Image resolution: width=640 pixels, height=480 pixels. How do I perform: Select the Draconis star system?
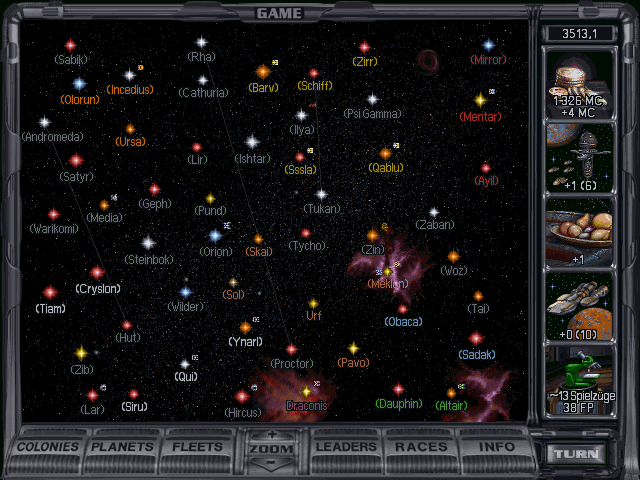pos(306,391)
